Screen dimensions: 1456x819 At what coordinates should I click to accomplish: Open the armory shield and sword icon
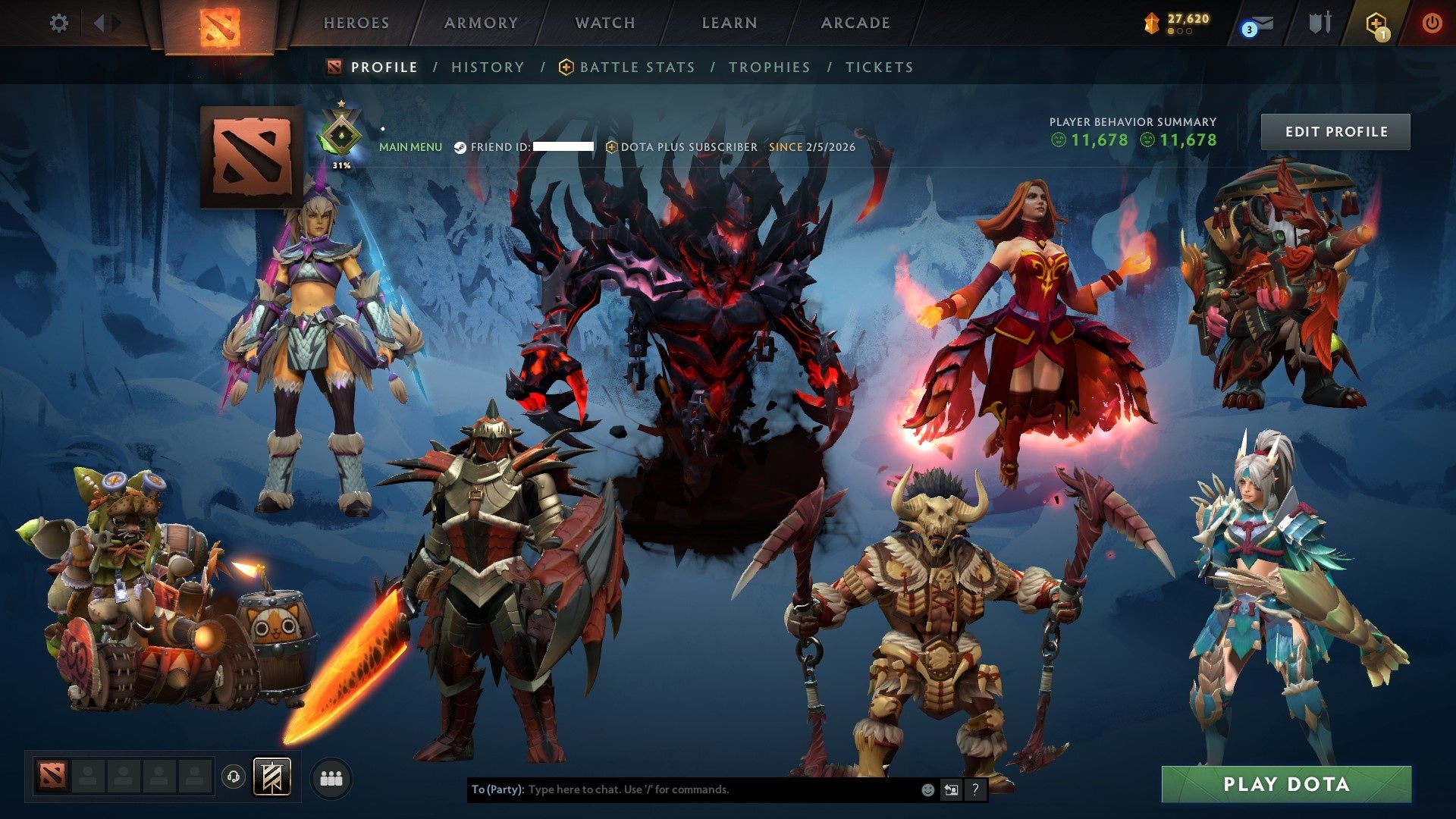[1319, 23]
